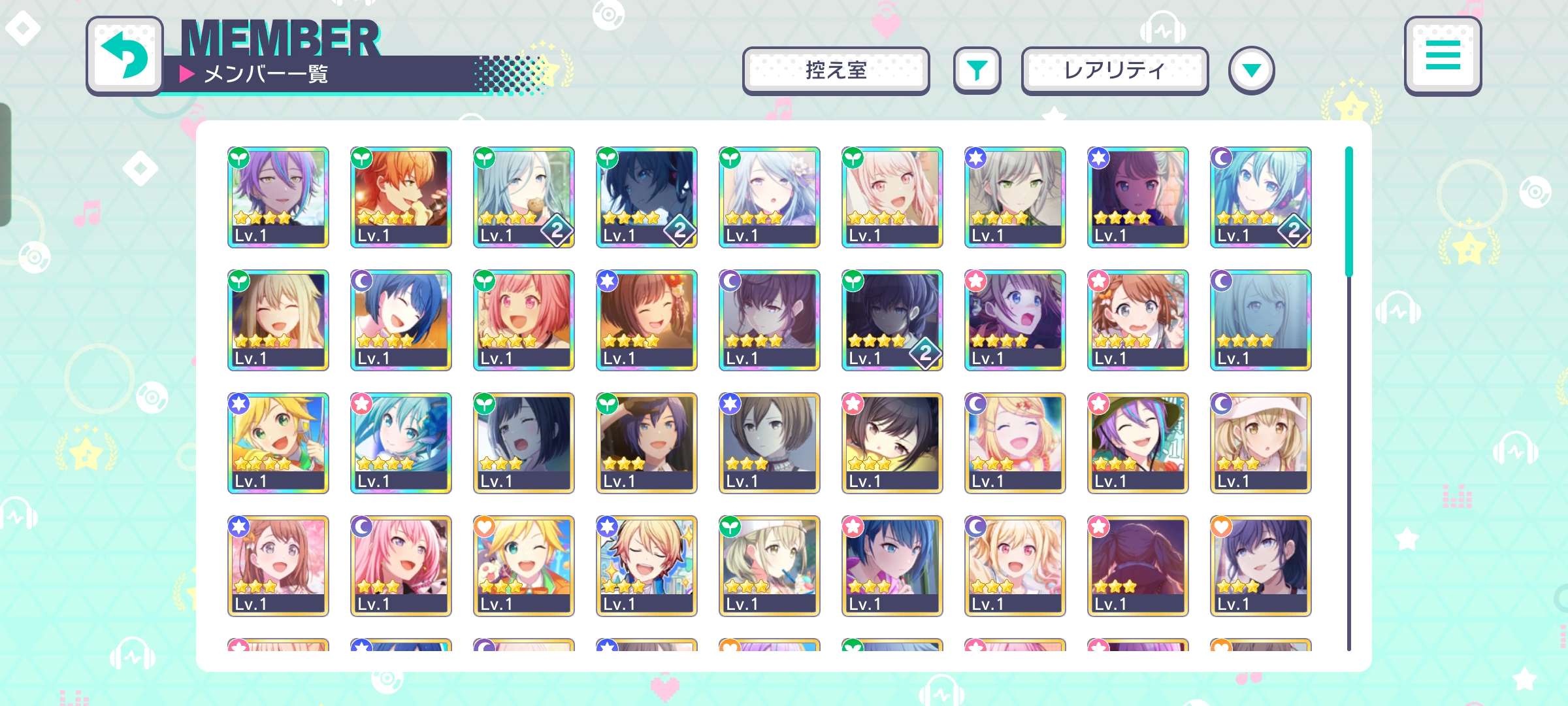1568x706 pixels.
Task: Click the member list scrollbar
Action: 1348,210
